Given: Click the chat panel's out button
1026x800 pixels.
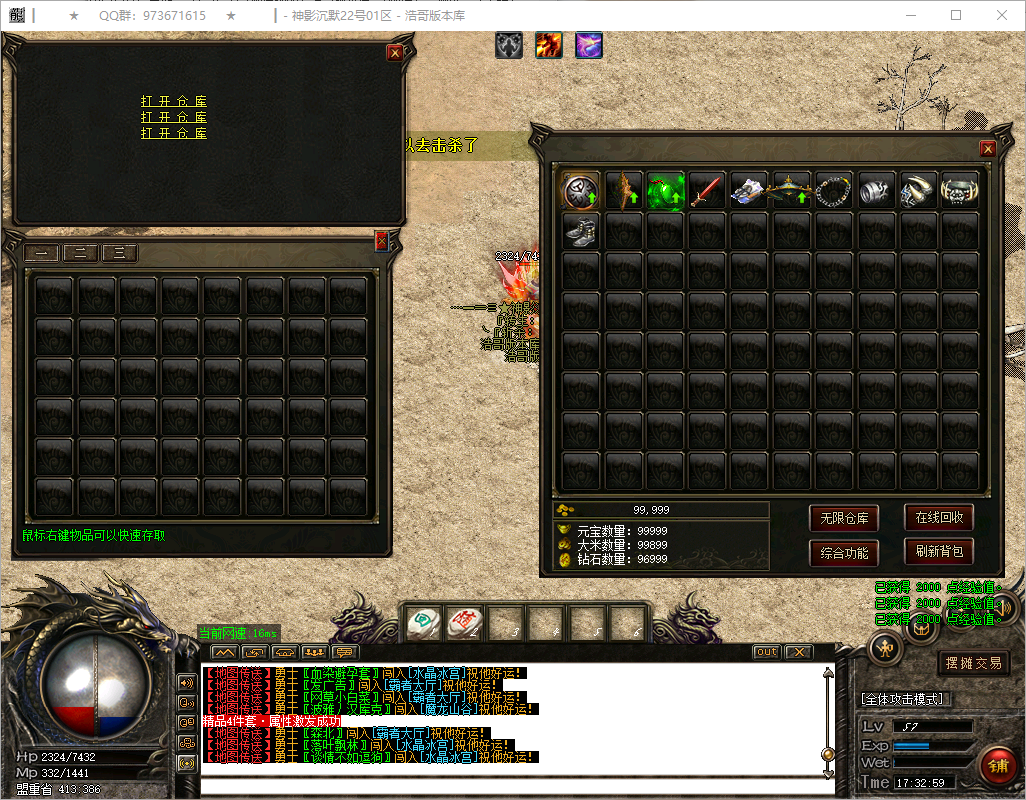Looking at the screenshot, I should (x=767, y=652).
